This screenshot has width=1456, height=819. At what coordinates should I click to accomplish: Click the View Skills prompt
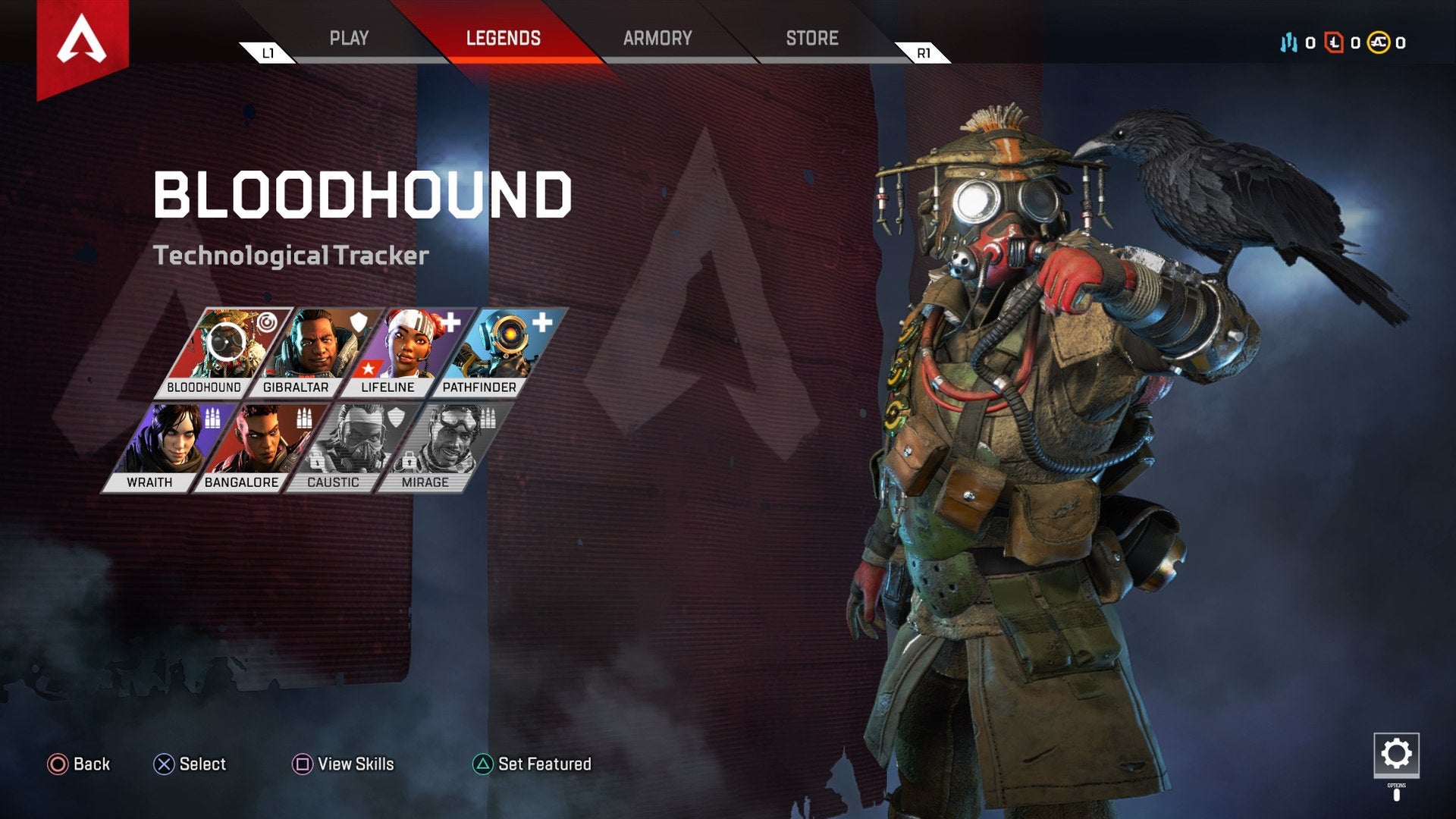pyautogui.click(x=345, y=764)
